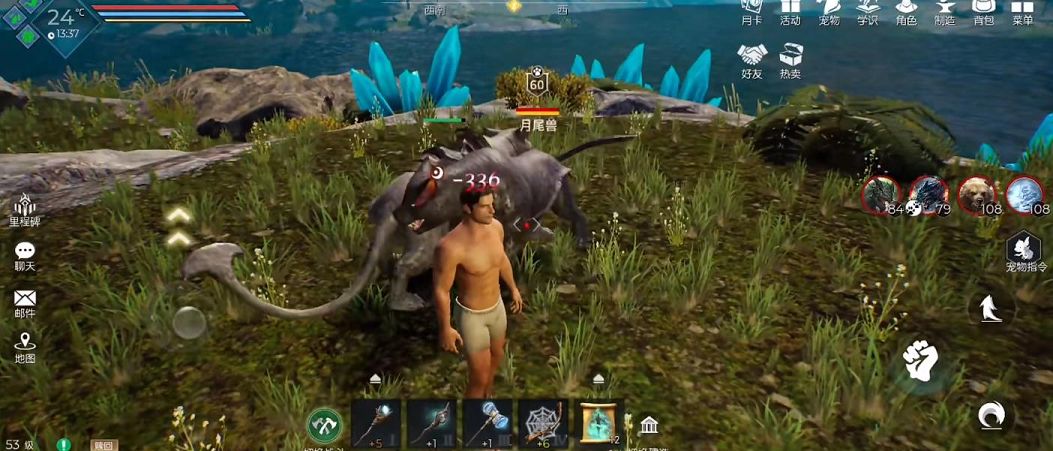Open the 宠物指令 pet command button
The height and width of the screenshot is (451, 1053).
pos(1024,251)
